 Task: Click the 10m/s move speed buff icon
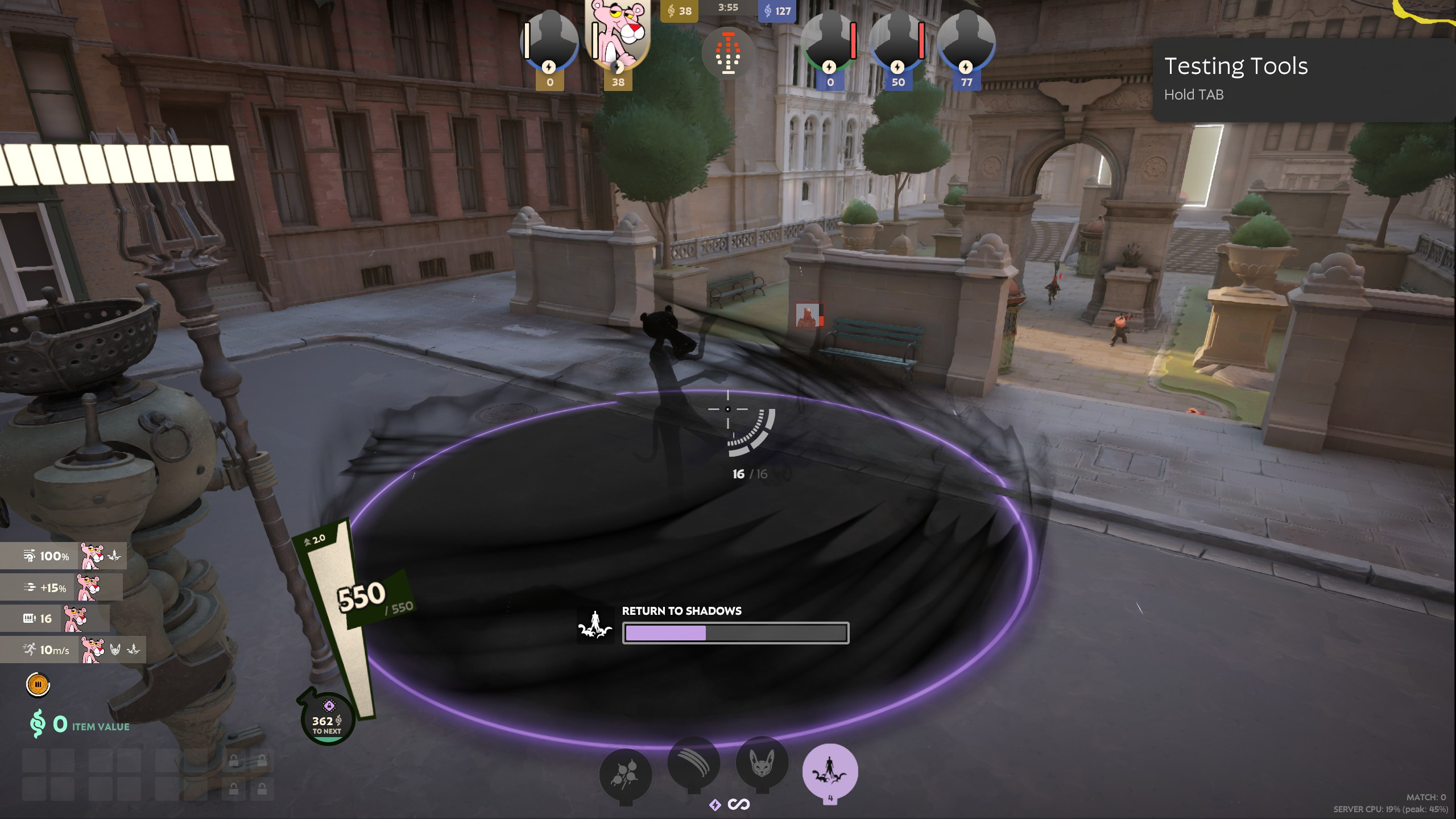pyautogui.click(x=28, y=649)
